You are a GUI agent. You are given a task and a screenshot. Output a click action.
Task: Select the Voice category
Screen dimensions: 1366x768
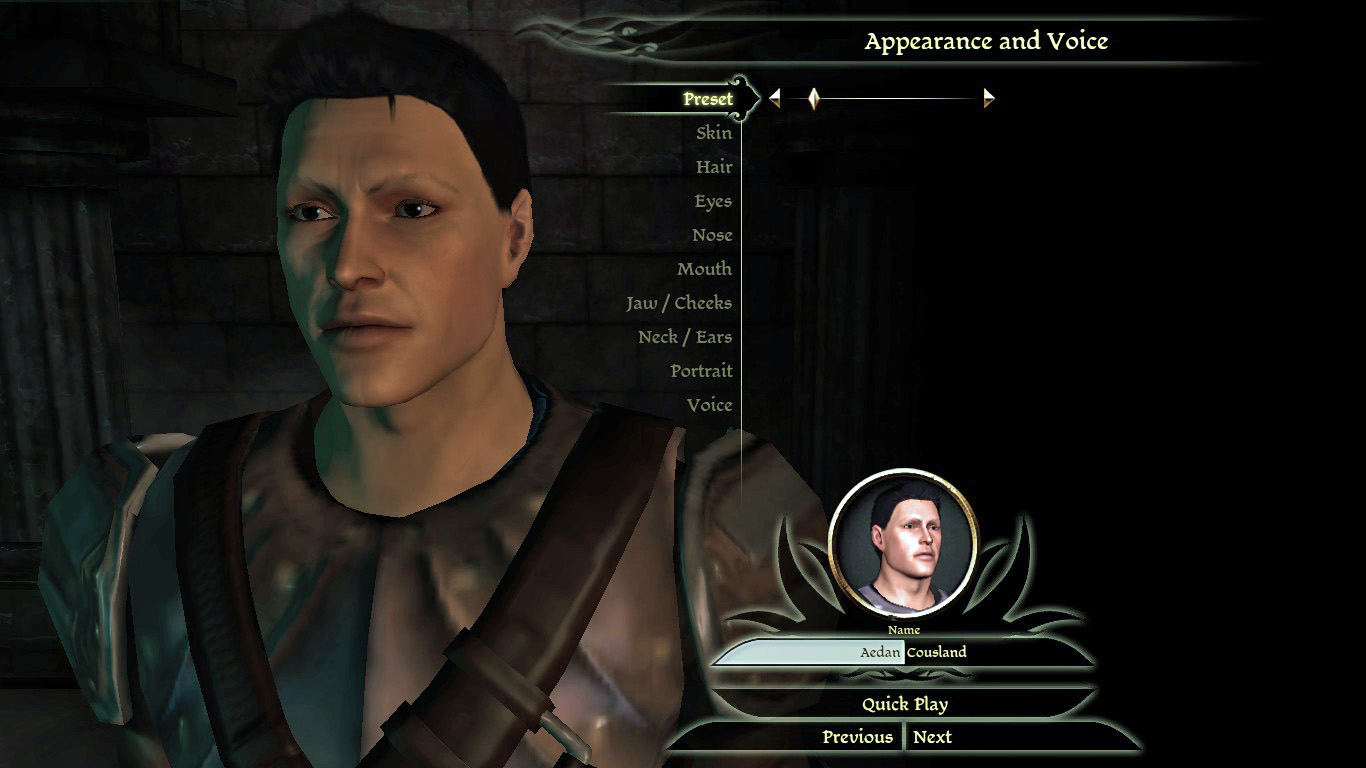(x=709, y=405)
